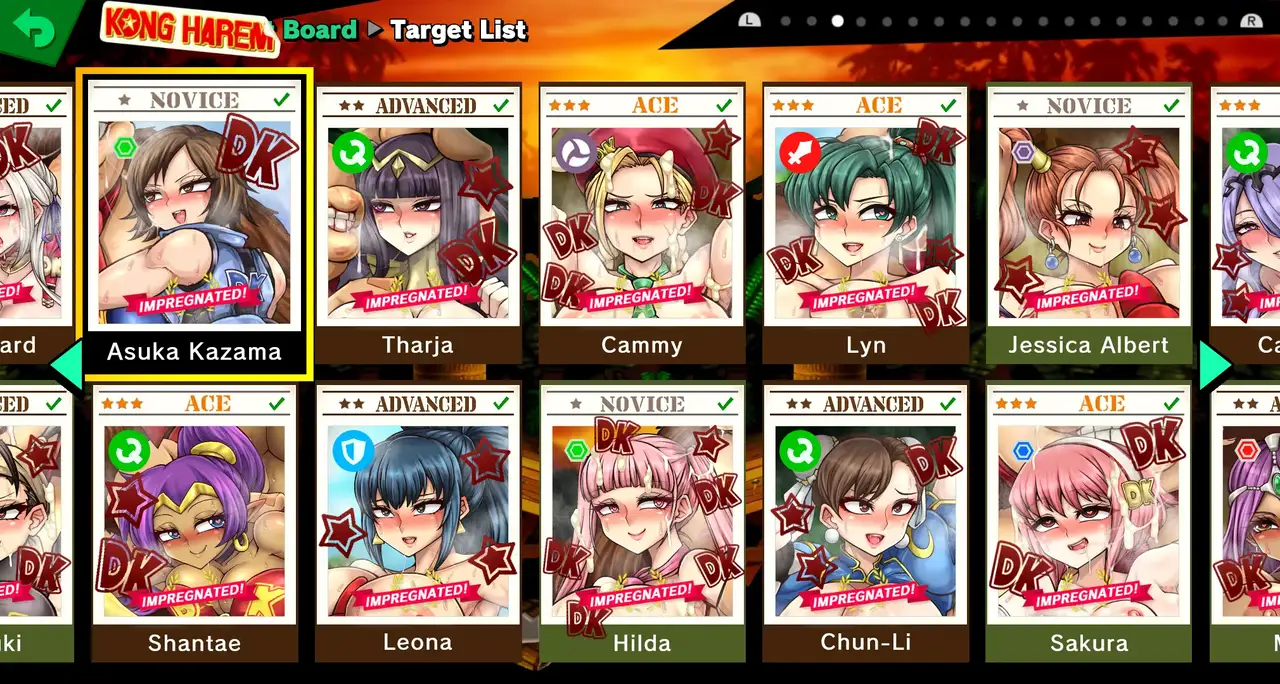
Task: Select the Jessica Albert card
Action: pos(1088,225)
